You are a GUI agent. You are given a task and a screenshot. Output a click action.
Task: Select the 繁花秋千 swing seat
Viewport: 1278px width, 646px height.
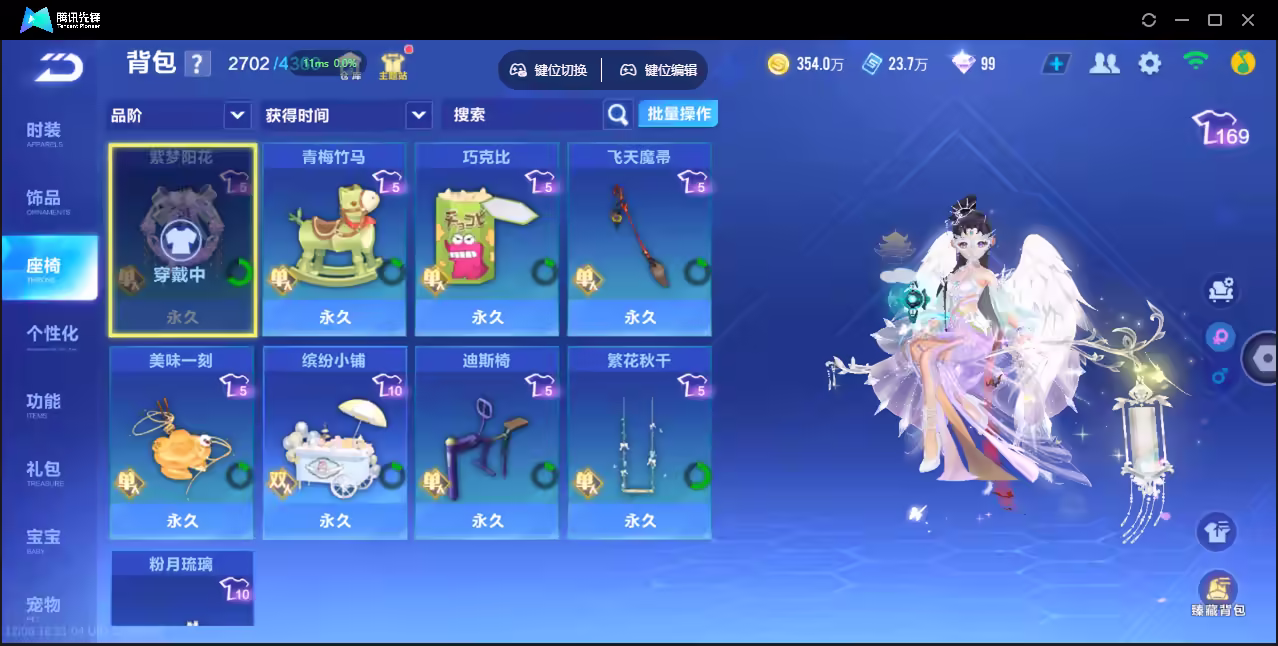639,443
